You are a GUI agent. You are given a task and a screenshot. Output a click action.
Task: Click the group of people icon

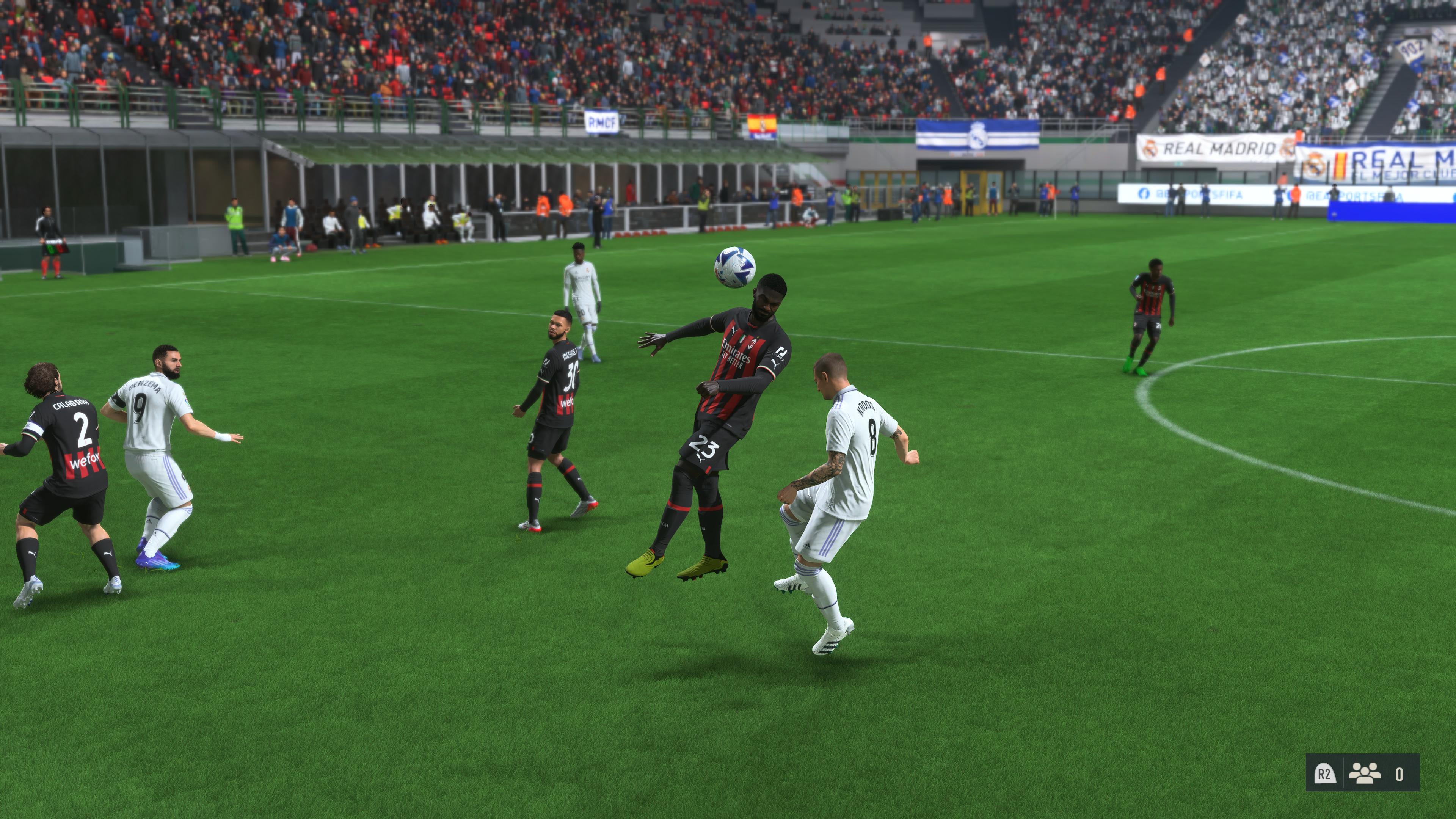[1364, 773]
